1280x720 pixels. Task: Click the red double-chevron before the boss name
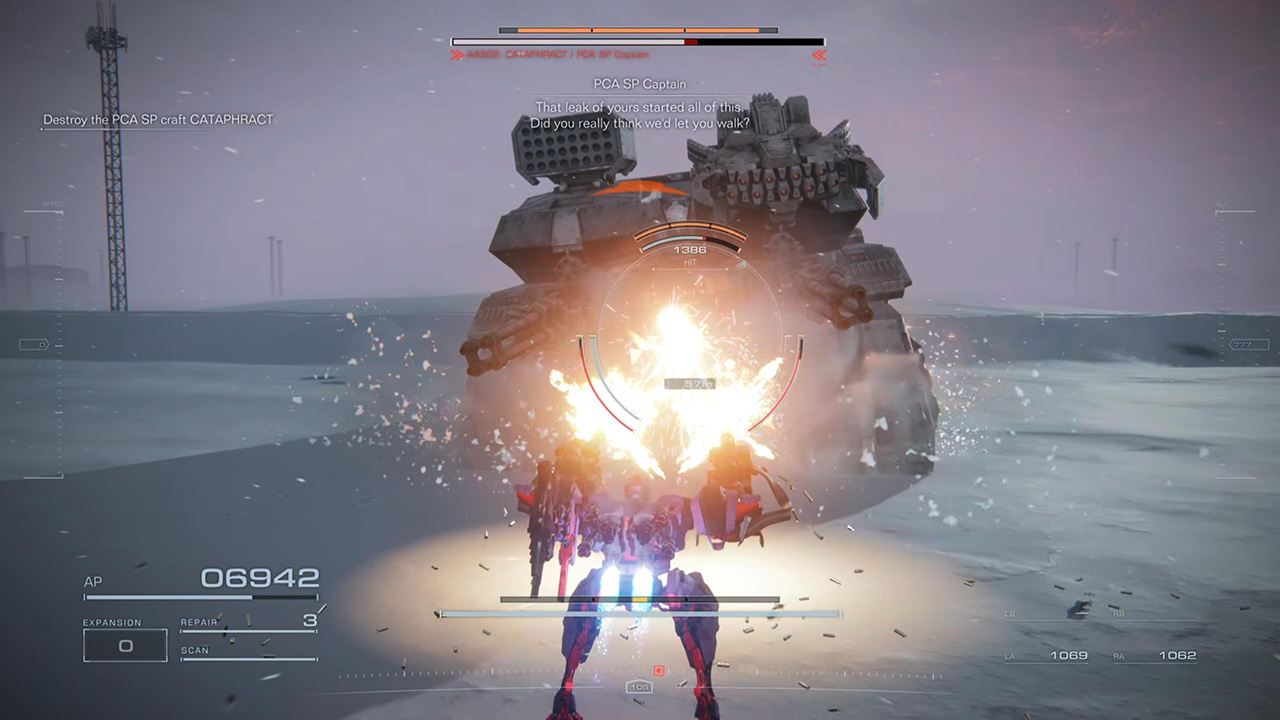[x=459, y=55]
